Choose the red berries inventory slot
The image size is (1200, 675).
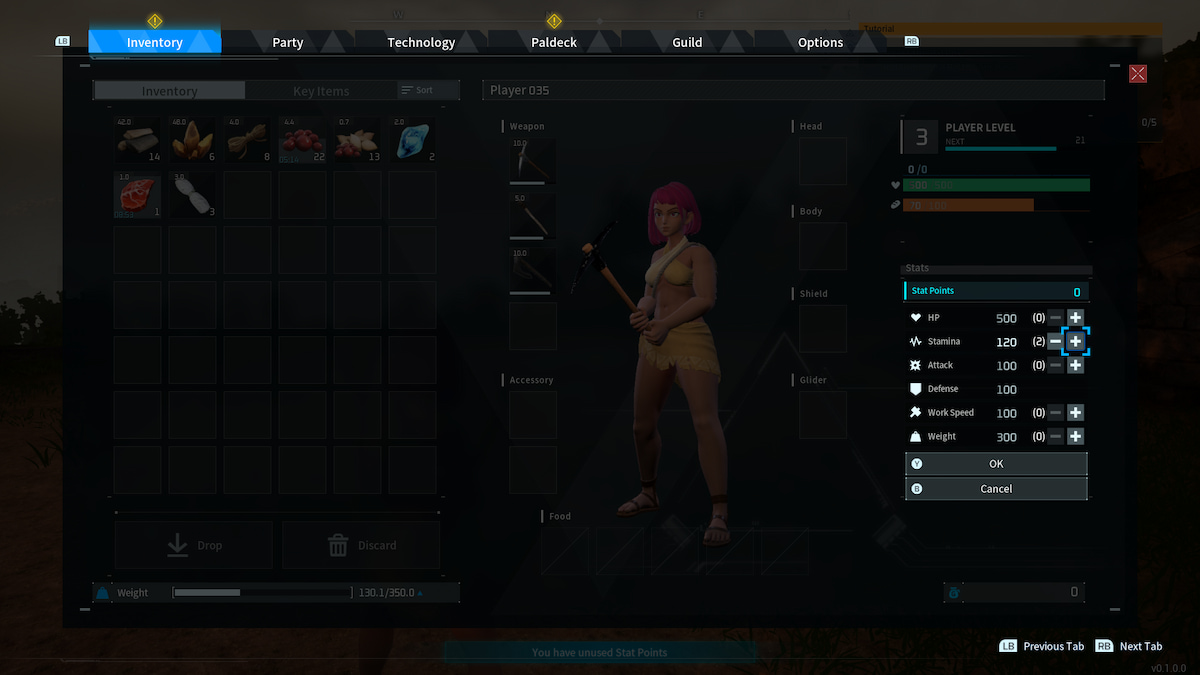303,140
